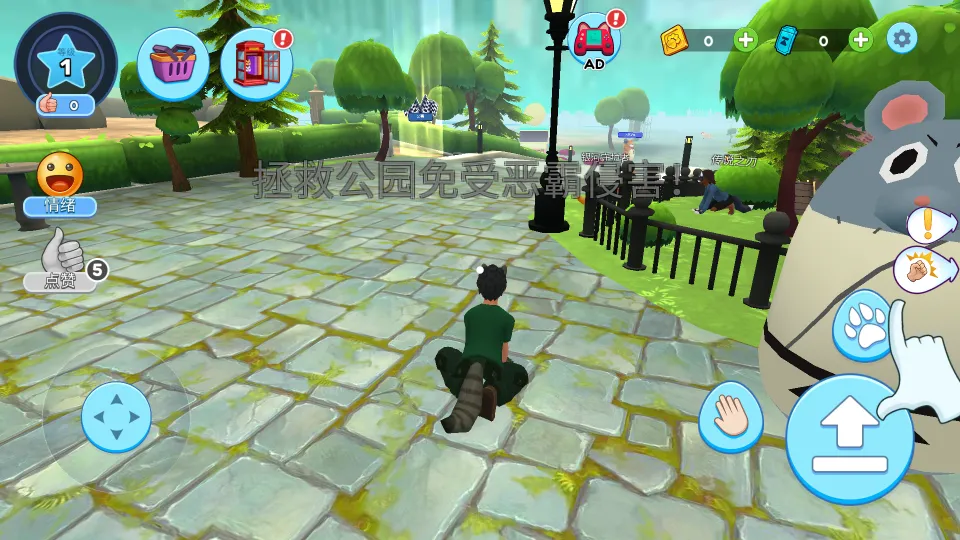Open the red phone booth icon
This screenshot has height=540, width=960.
pos(256,64)
